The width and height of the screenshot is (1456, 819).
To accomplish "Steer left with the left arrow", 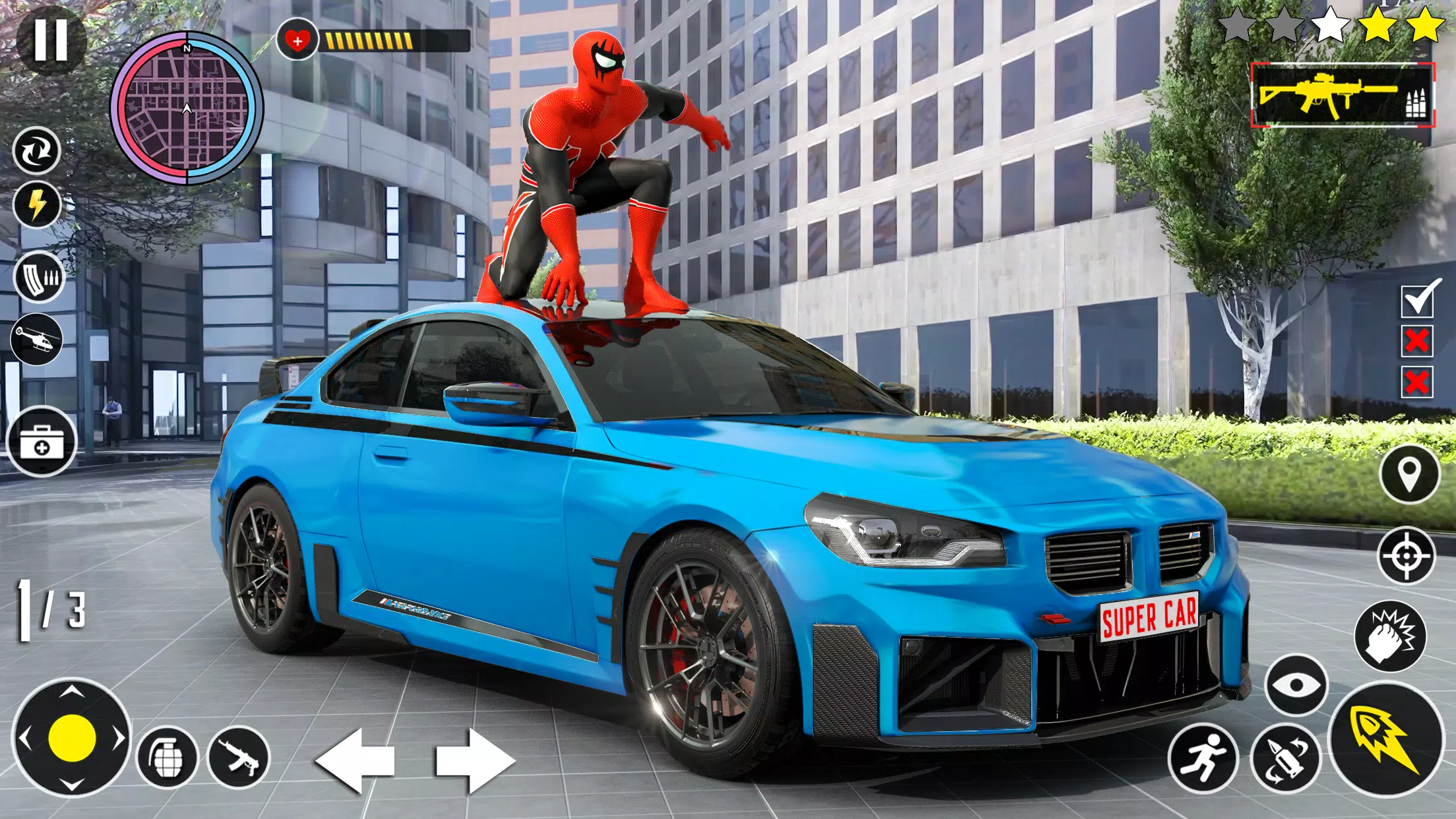I will coord(355,760).
